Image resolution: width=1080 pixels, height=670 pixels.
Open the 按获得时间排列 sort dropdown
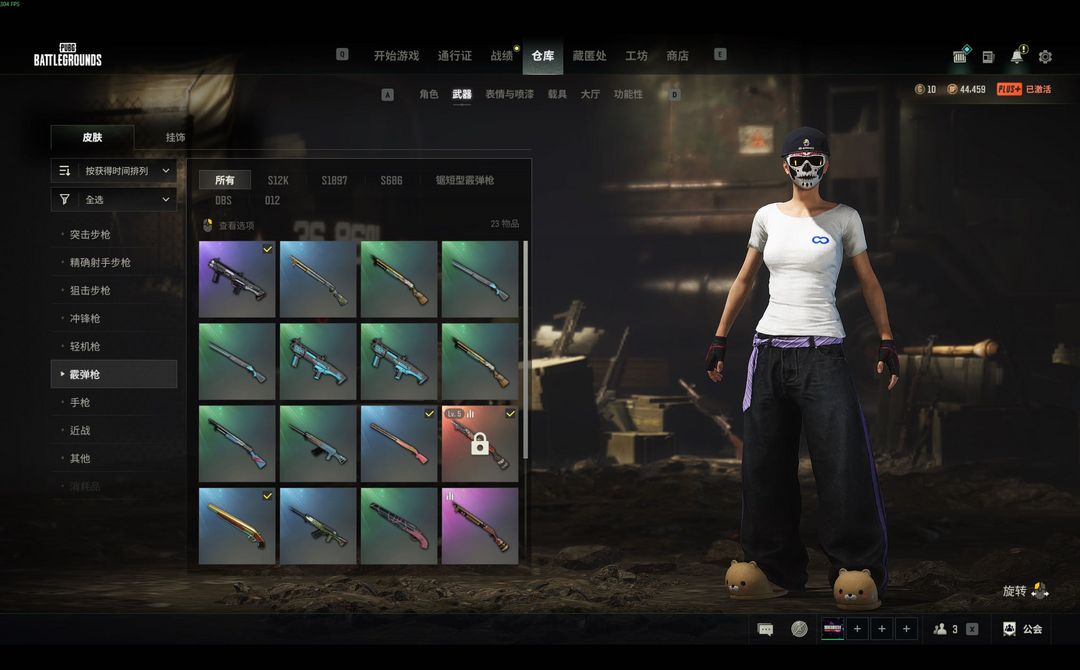(114, 171)
